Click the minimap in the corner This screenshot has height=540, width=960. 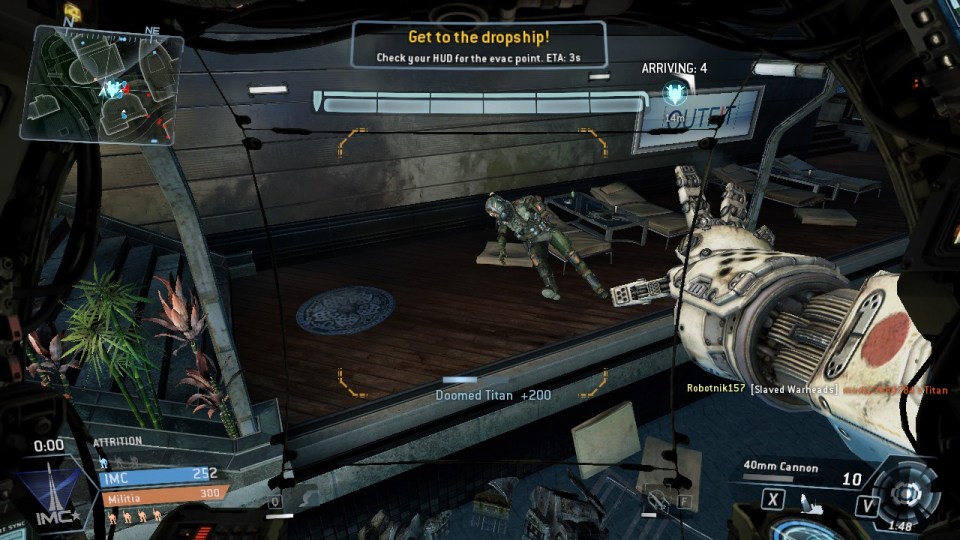107,87
